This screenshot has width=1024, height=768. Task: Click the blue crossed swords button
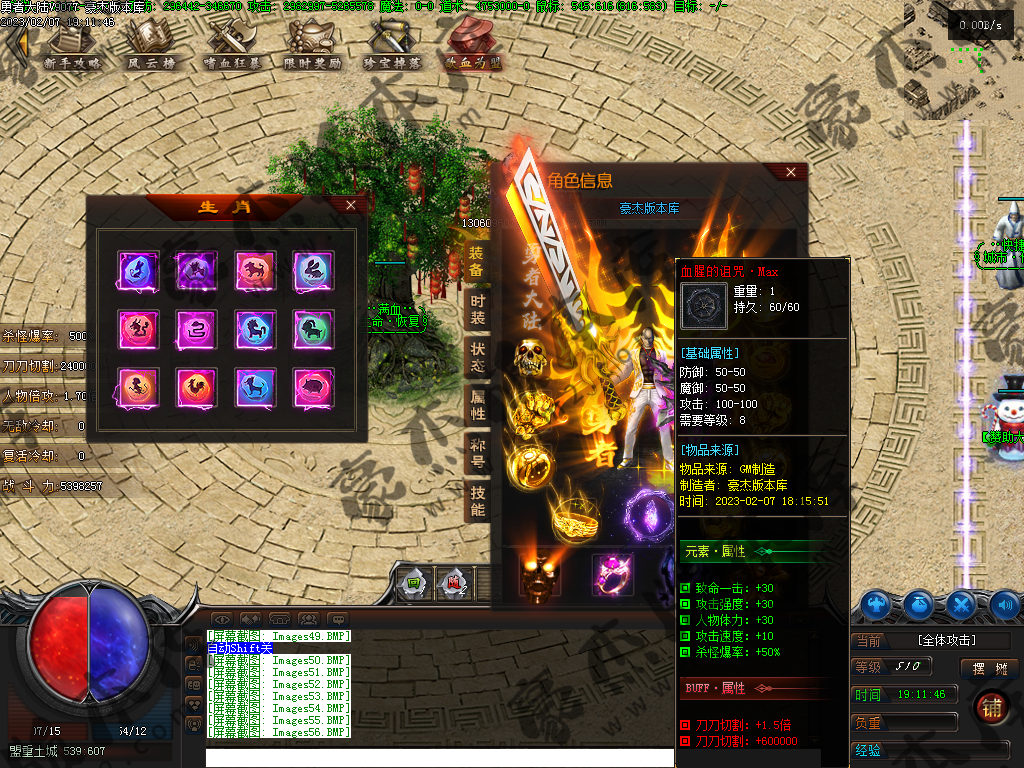961,604
